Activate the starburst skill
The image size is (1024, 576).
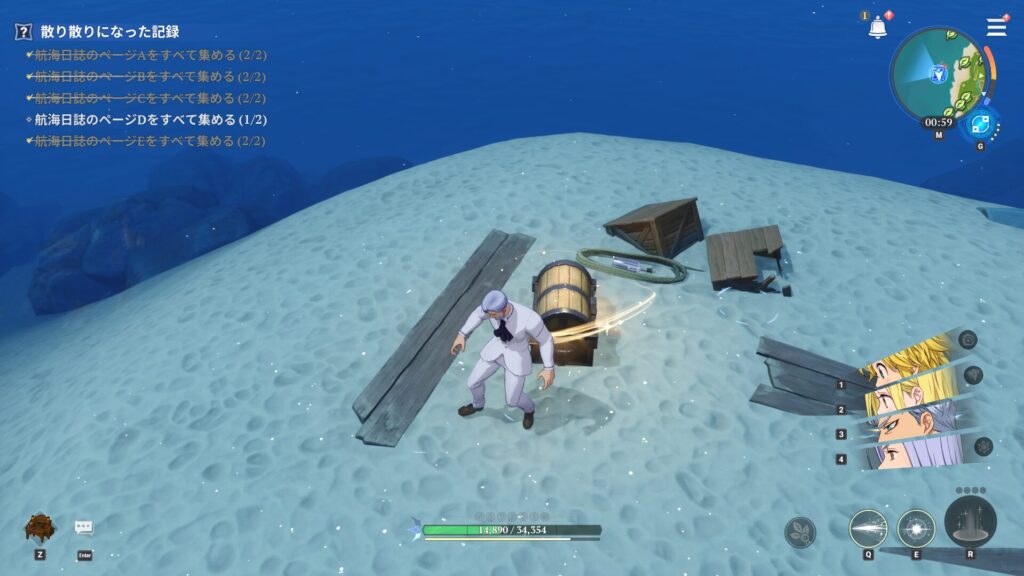point(916,528)
